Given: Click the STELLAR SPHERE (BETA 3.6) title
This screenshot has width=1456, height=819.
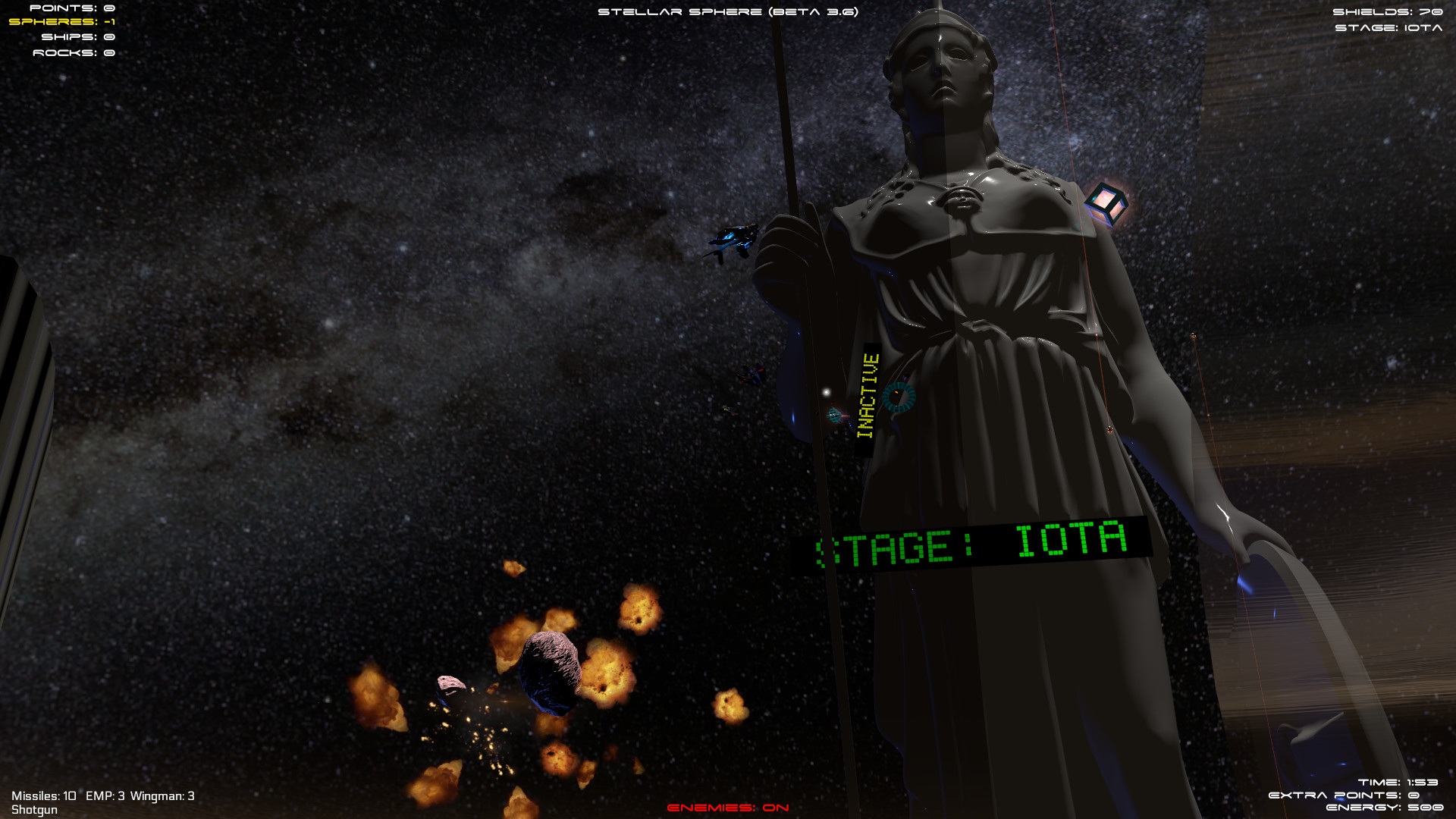Looking at the screenshot, I should 726,11.
